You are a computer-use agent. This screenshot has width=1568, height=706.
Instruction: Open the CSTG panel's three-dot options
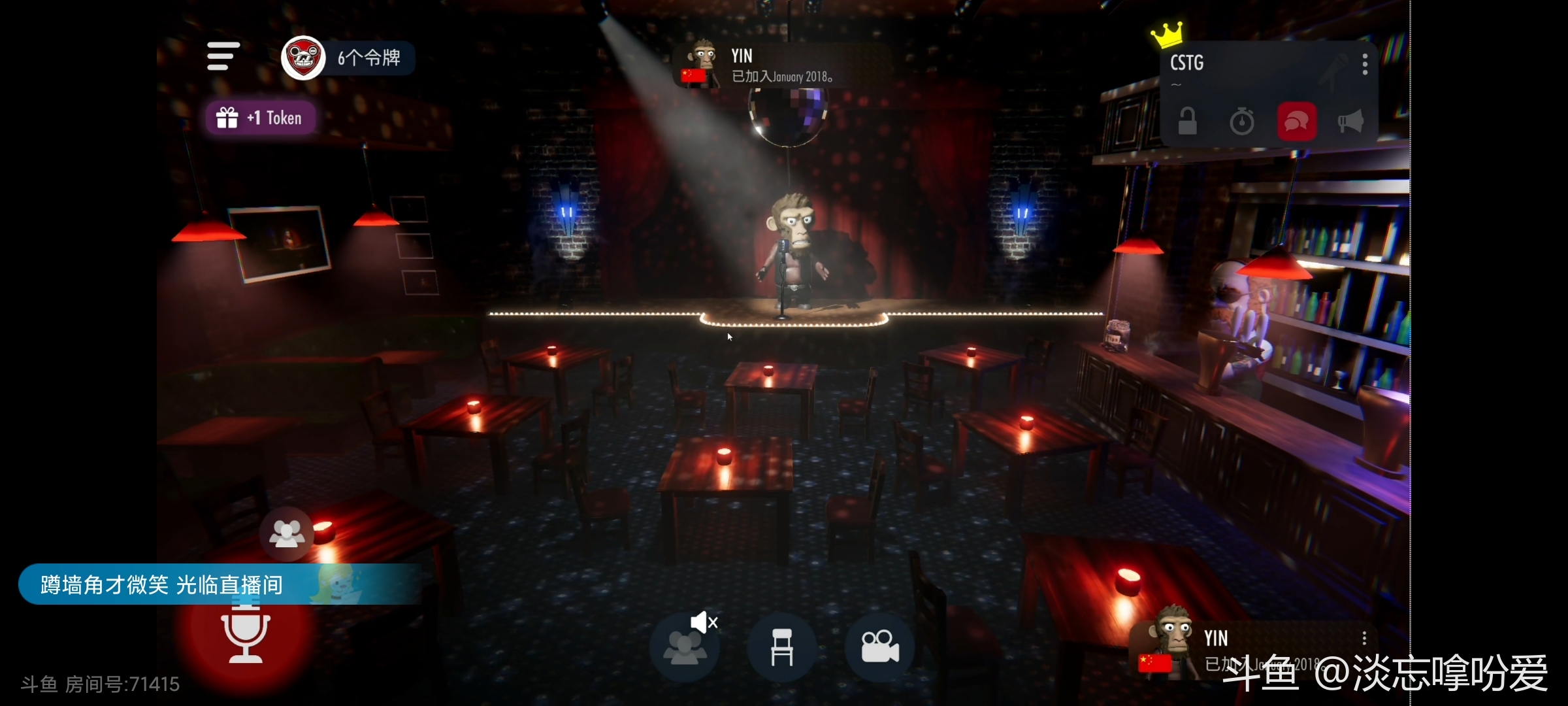pos(1365,64)
